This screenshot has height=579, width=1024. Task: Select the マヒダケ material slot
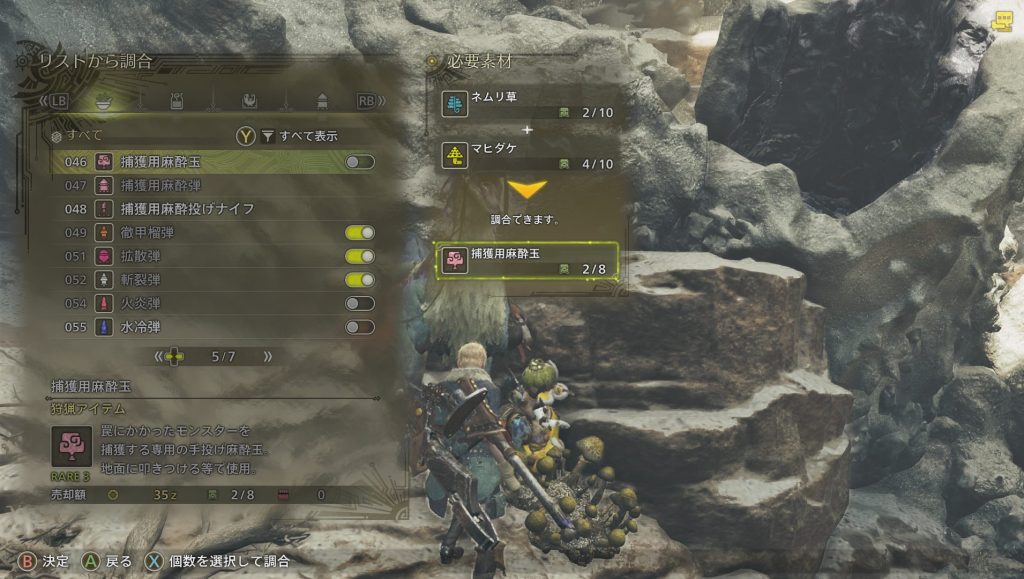530,155
